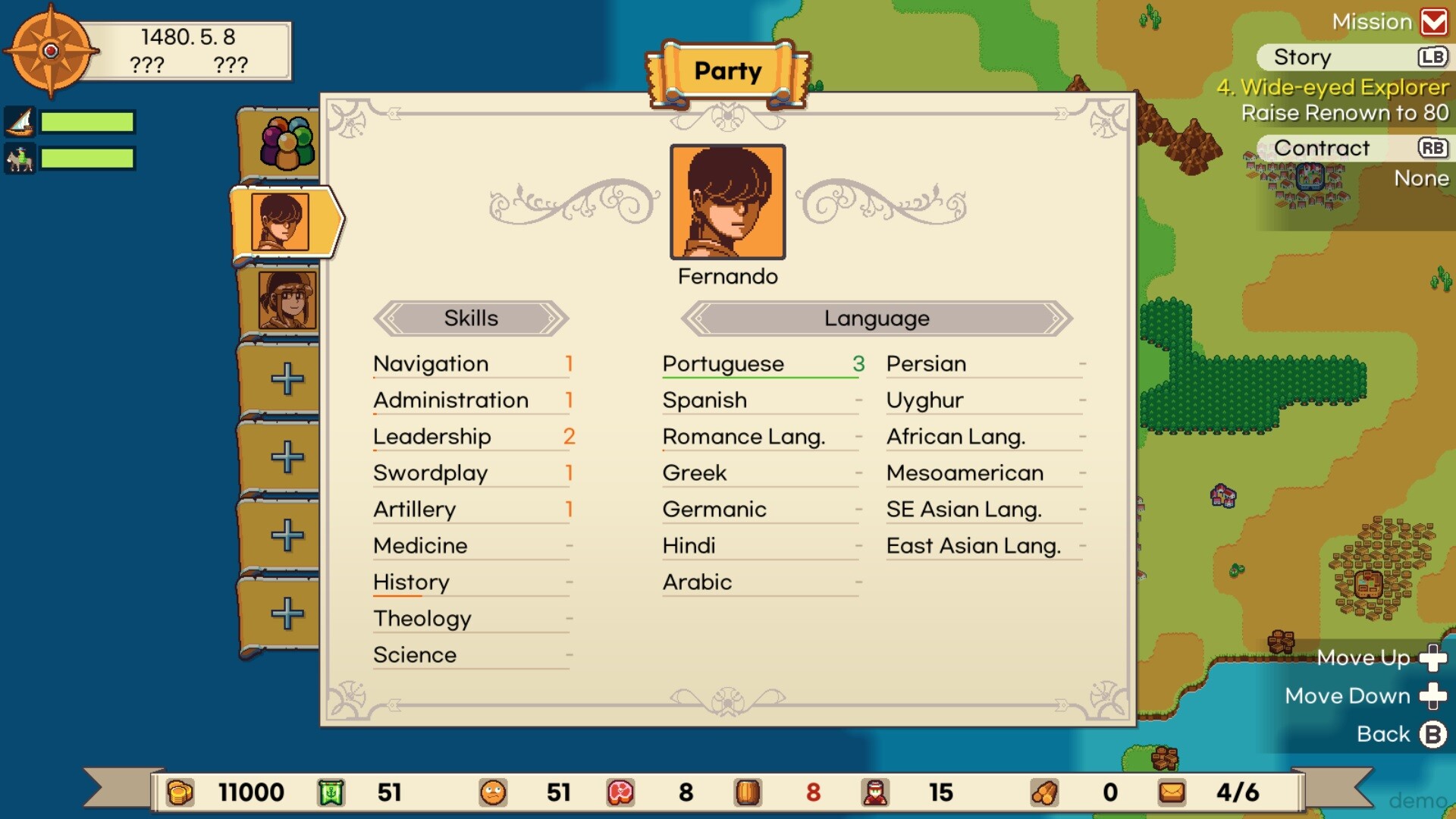The image size is (1456, 819).
Task: Open the gold coins resource counter
Action: [x=180, y=793]
